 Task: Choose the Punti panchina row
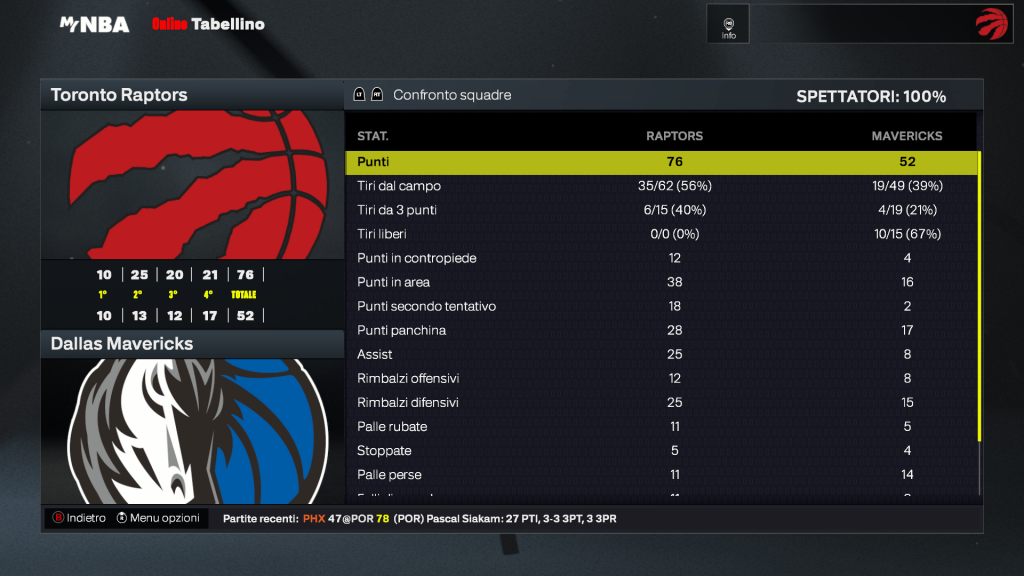click(x=660, y=330)
